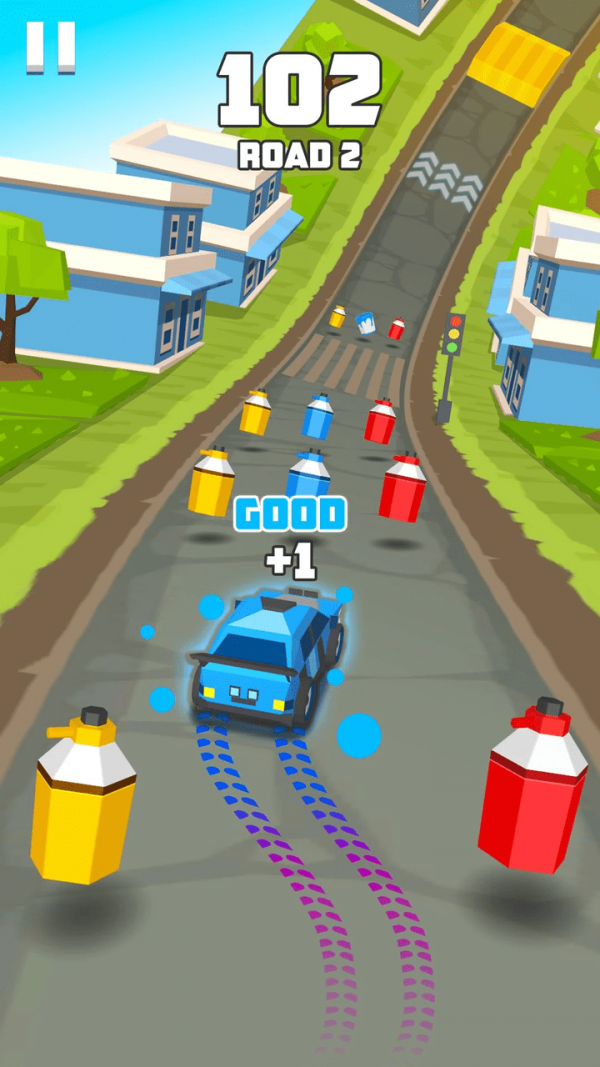Pause the game with the pause button

pyautogui.click(x=51, y=46)
